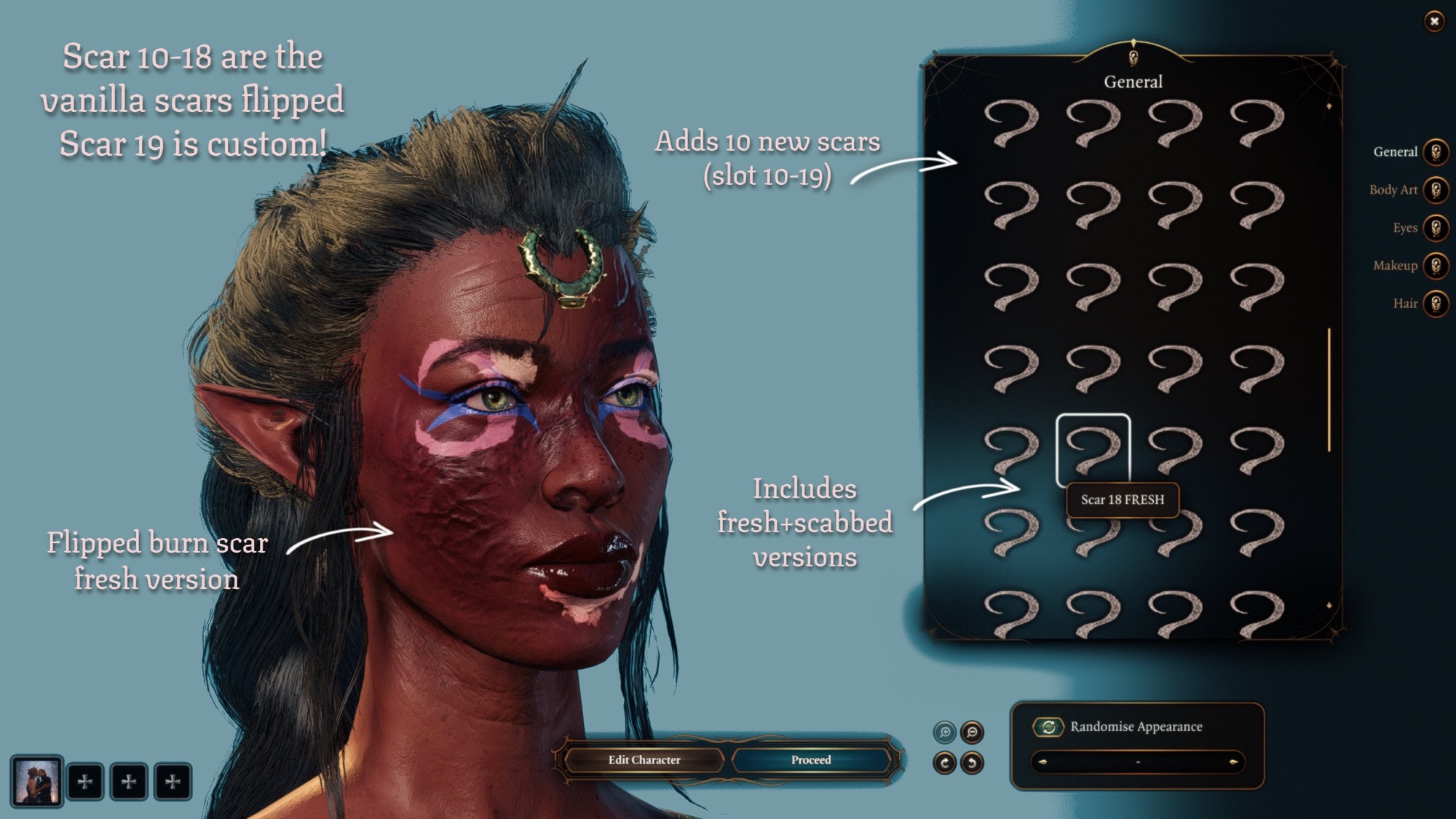Close the character appearance screen
Viewport: 1456px width, 819px height.
1433,21
